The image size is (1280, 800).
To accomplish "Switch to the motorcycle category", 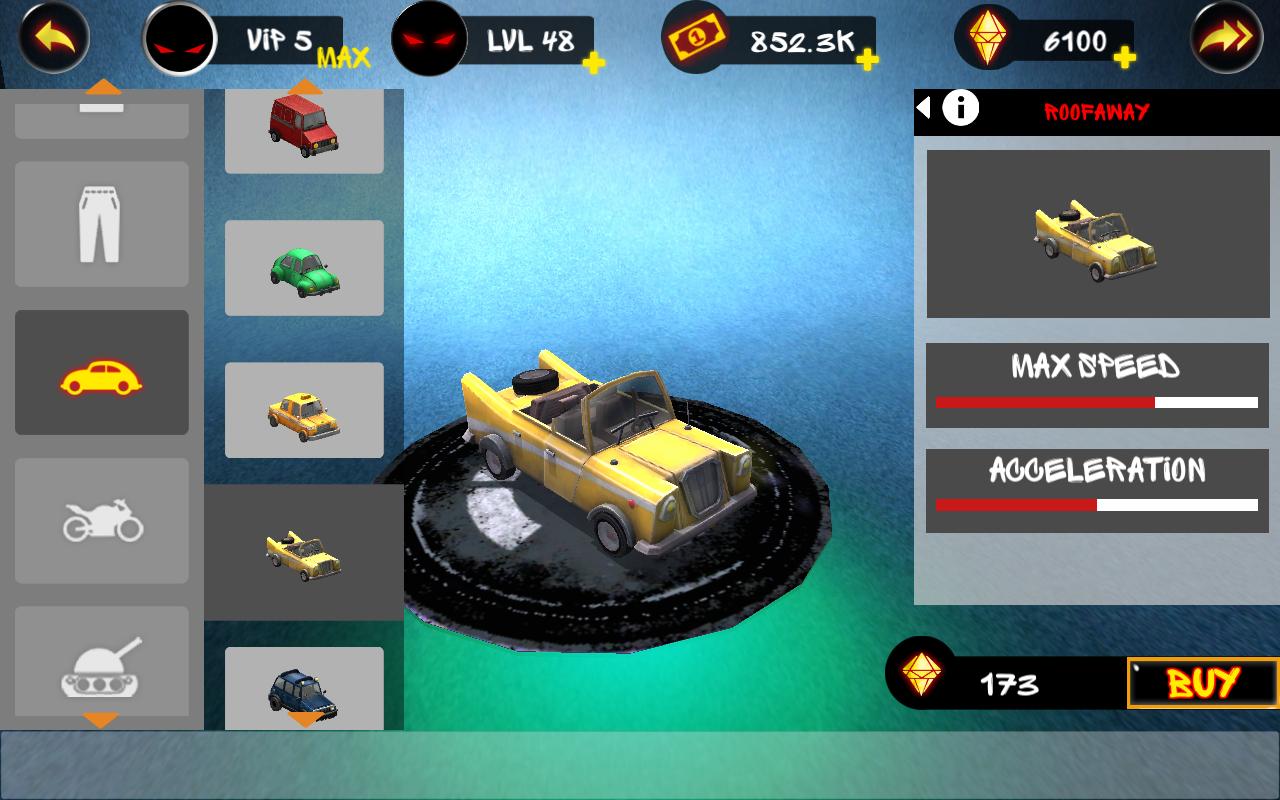I will click(x=101, y=521).
